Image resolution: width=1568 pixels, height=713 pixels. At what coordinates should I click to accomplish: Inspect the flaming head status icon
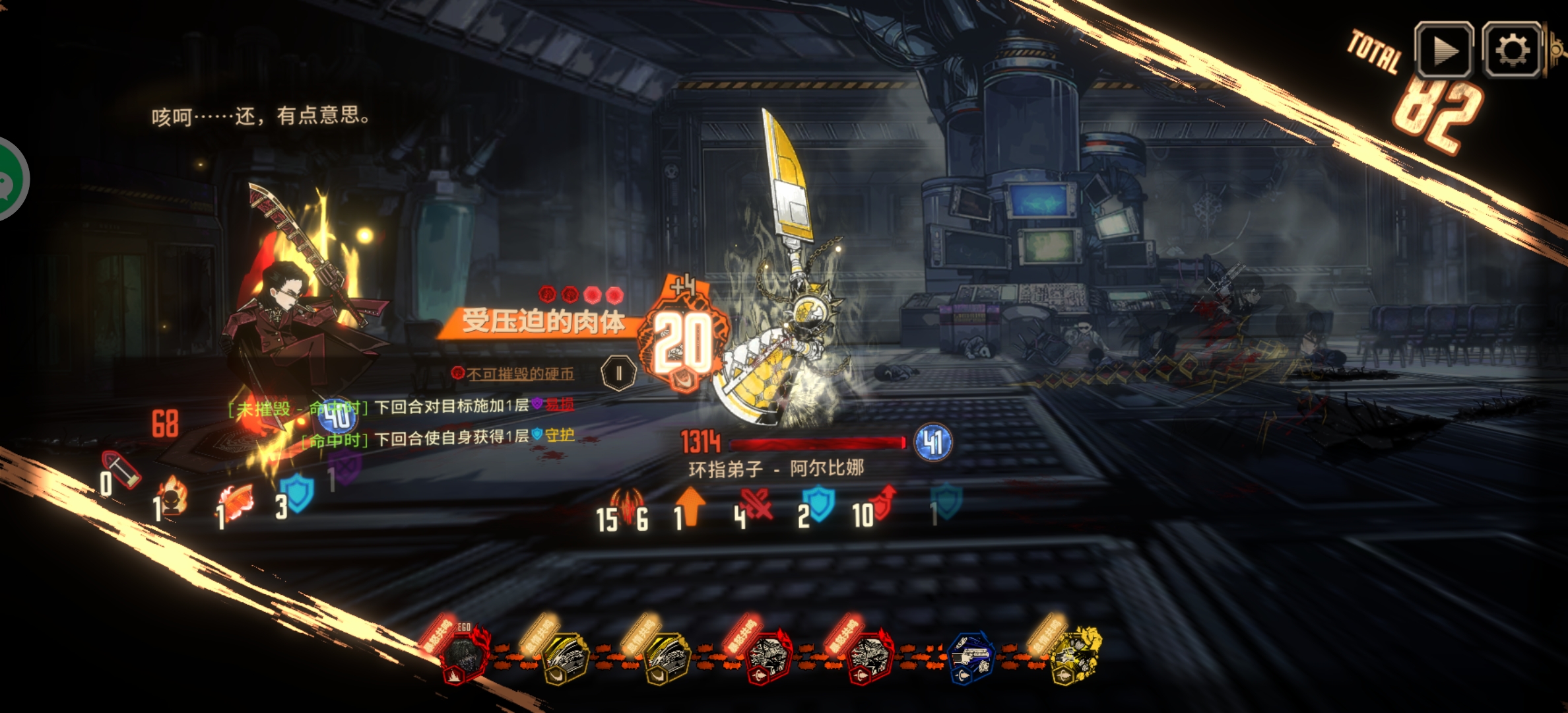(x=173, y=496)
